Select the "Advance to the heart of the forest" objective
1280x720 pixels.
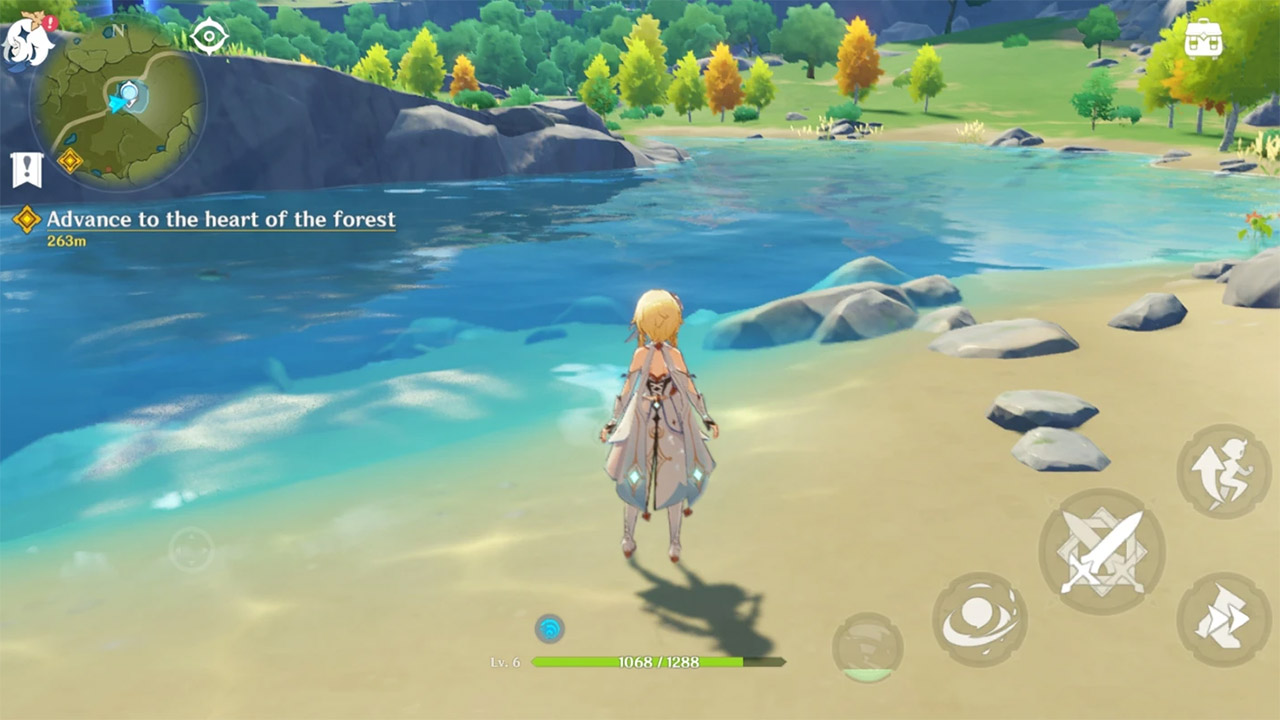click(220, 220)
